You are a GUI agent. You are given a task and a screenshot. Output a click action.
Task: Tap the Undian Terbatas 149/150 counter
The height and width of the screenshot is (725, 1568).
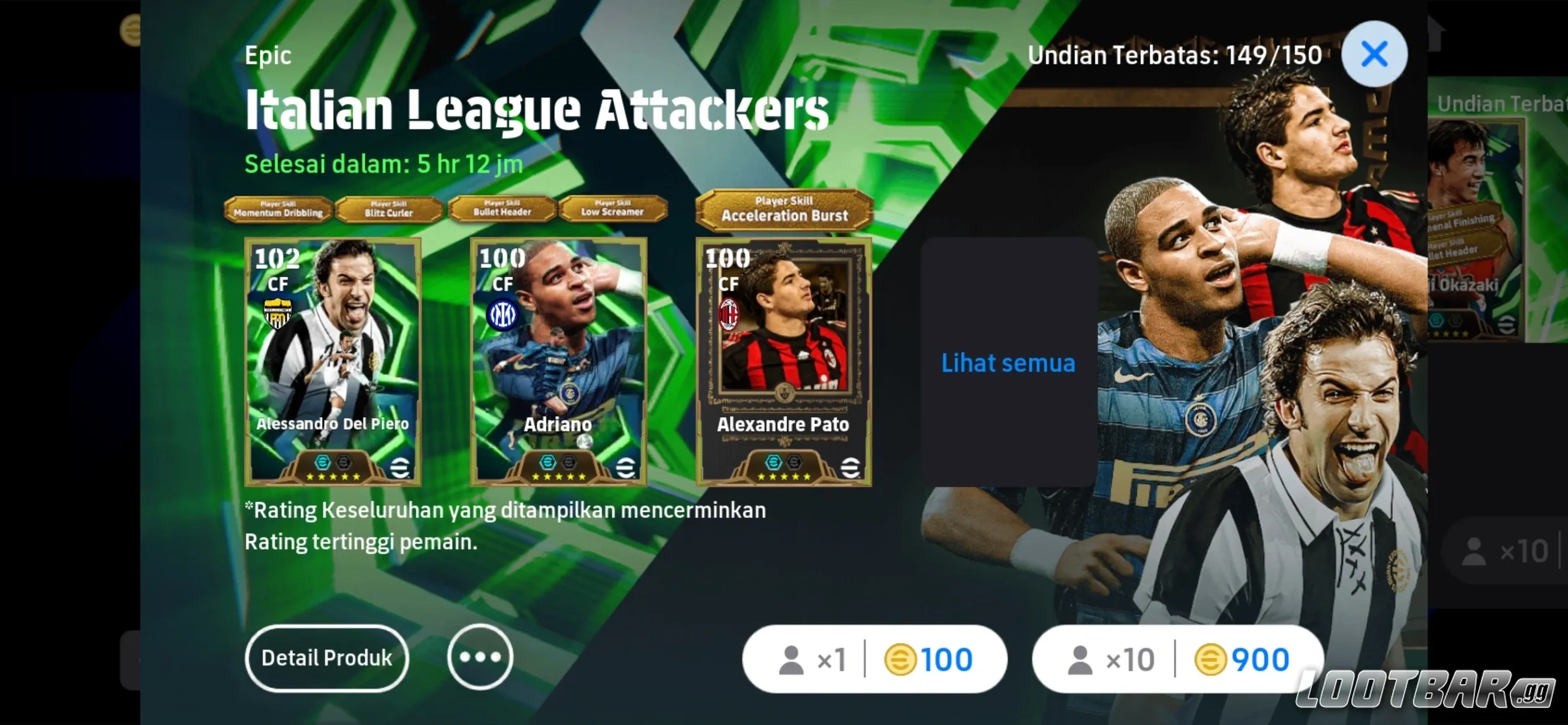(1175, 55)
